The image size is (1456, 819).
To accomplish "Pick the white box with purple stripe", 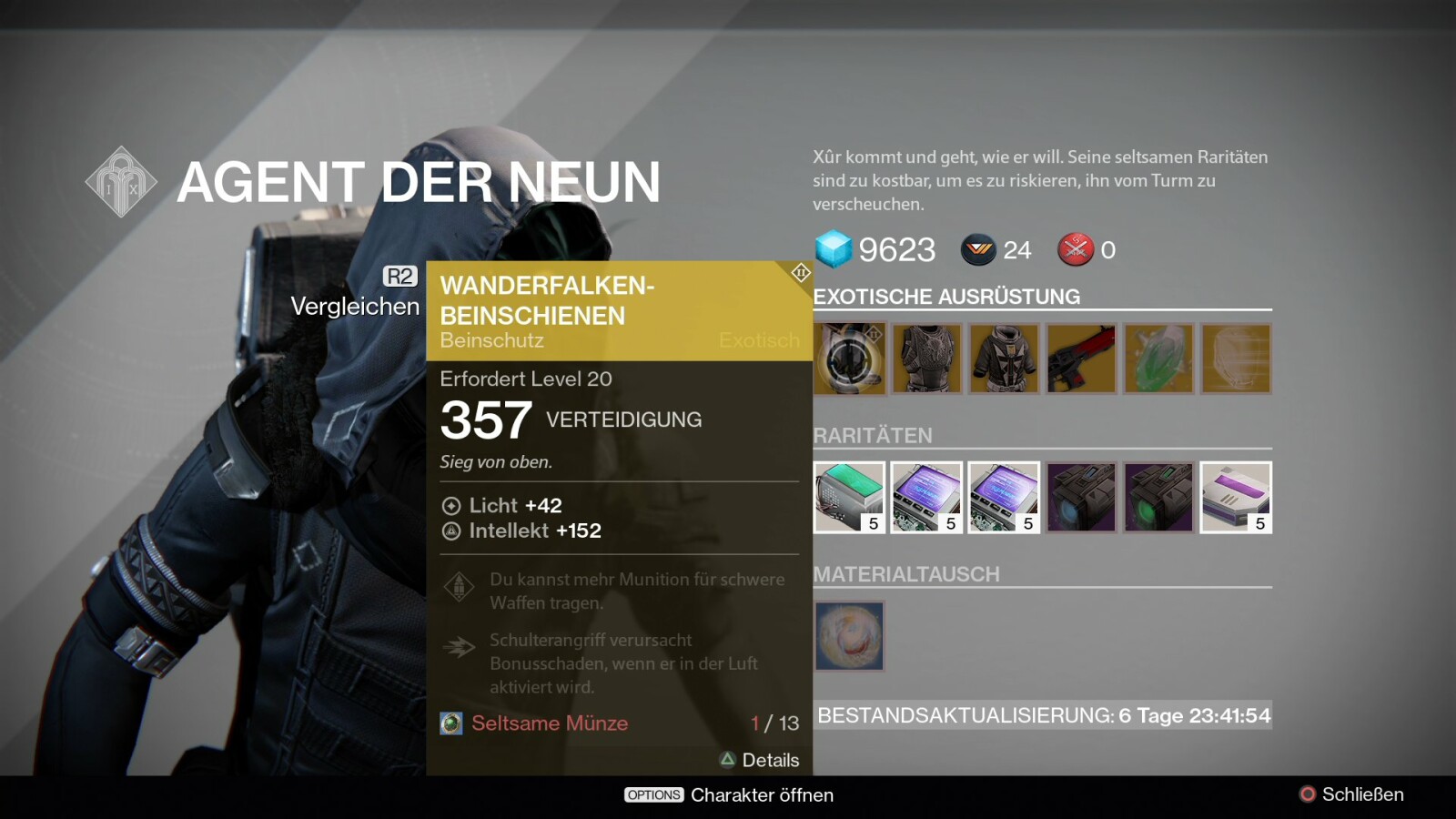I will (x=1236, y=497).
